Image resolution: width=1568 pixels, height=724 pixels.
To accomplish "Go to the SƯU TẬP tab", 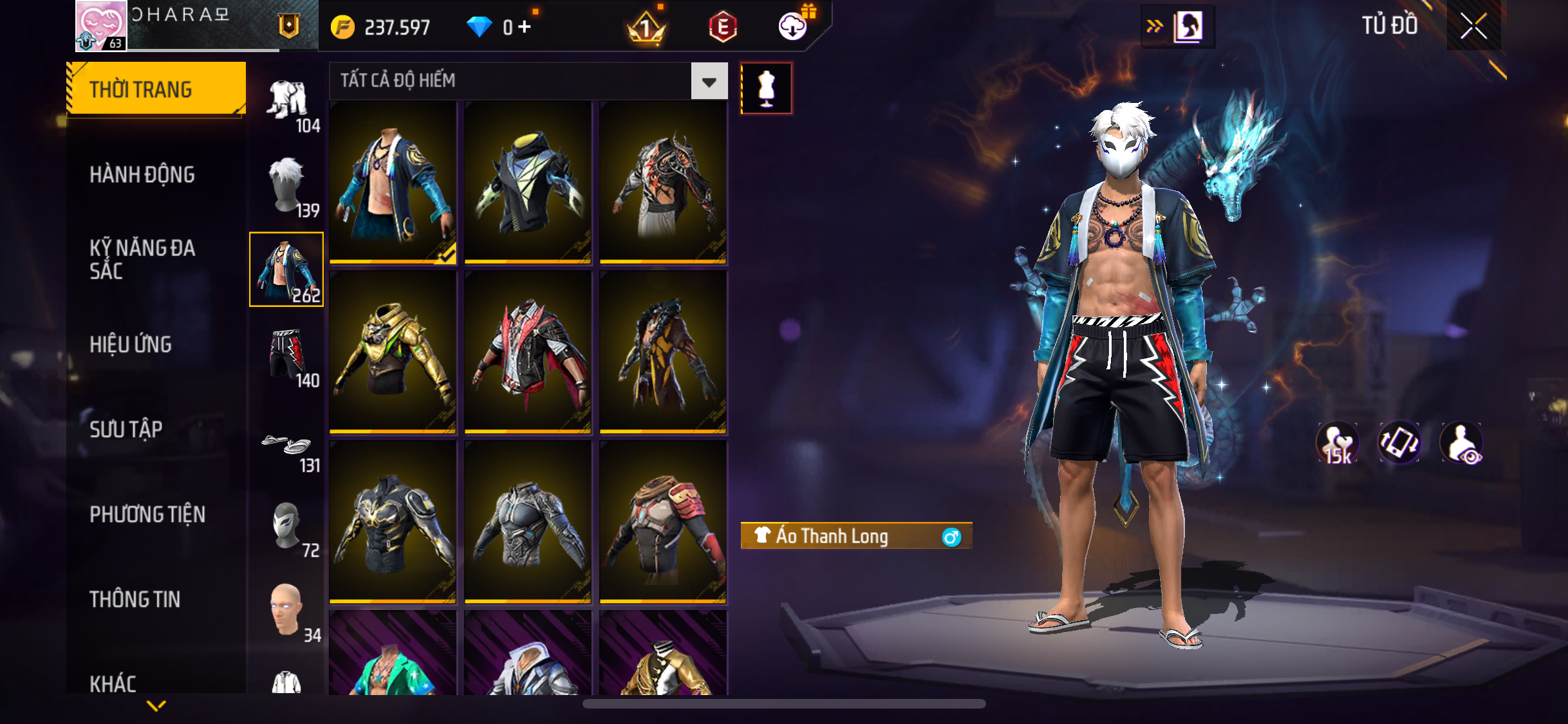I will pyautogui.click(x=126, y=429).
